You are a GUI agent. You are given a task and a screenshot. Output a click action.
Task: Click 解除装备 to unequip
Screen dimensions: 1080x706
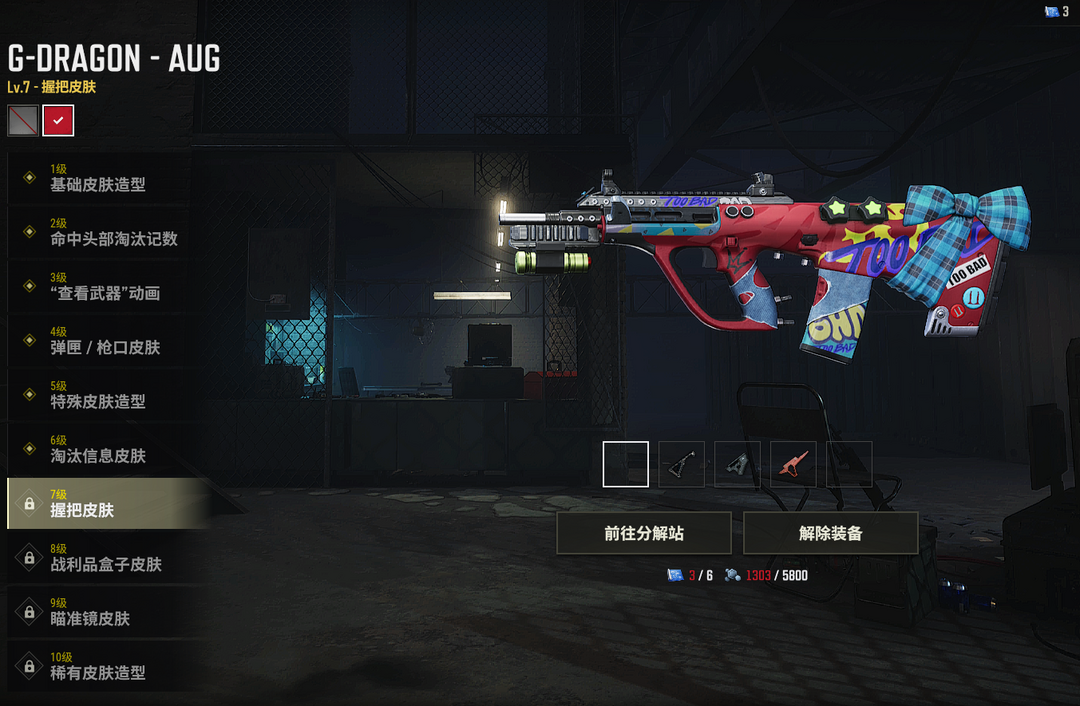click(830, 533)
